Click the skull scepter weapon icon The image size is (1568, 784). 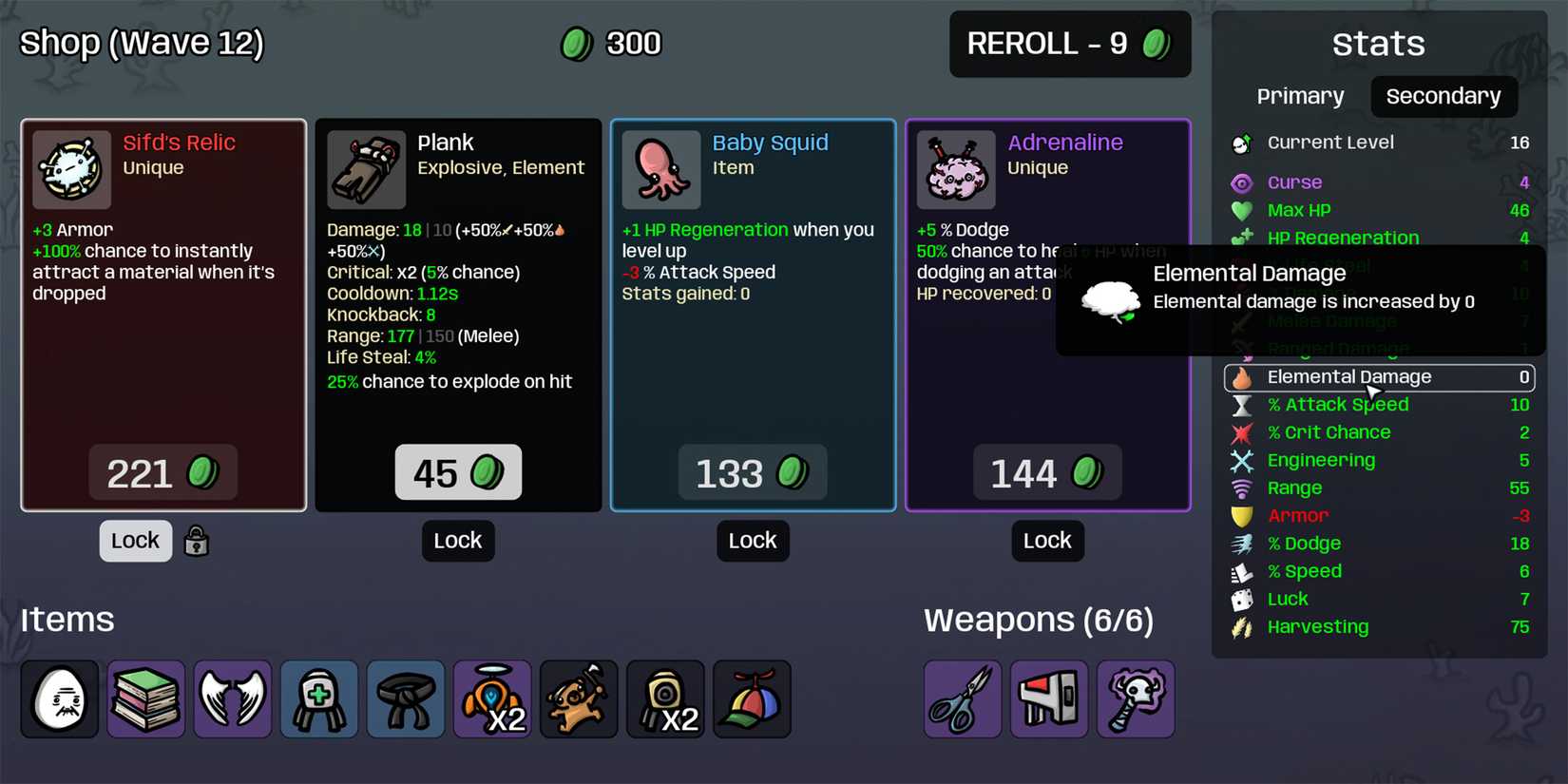tap(1136, 699)
